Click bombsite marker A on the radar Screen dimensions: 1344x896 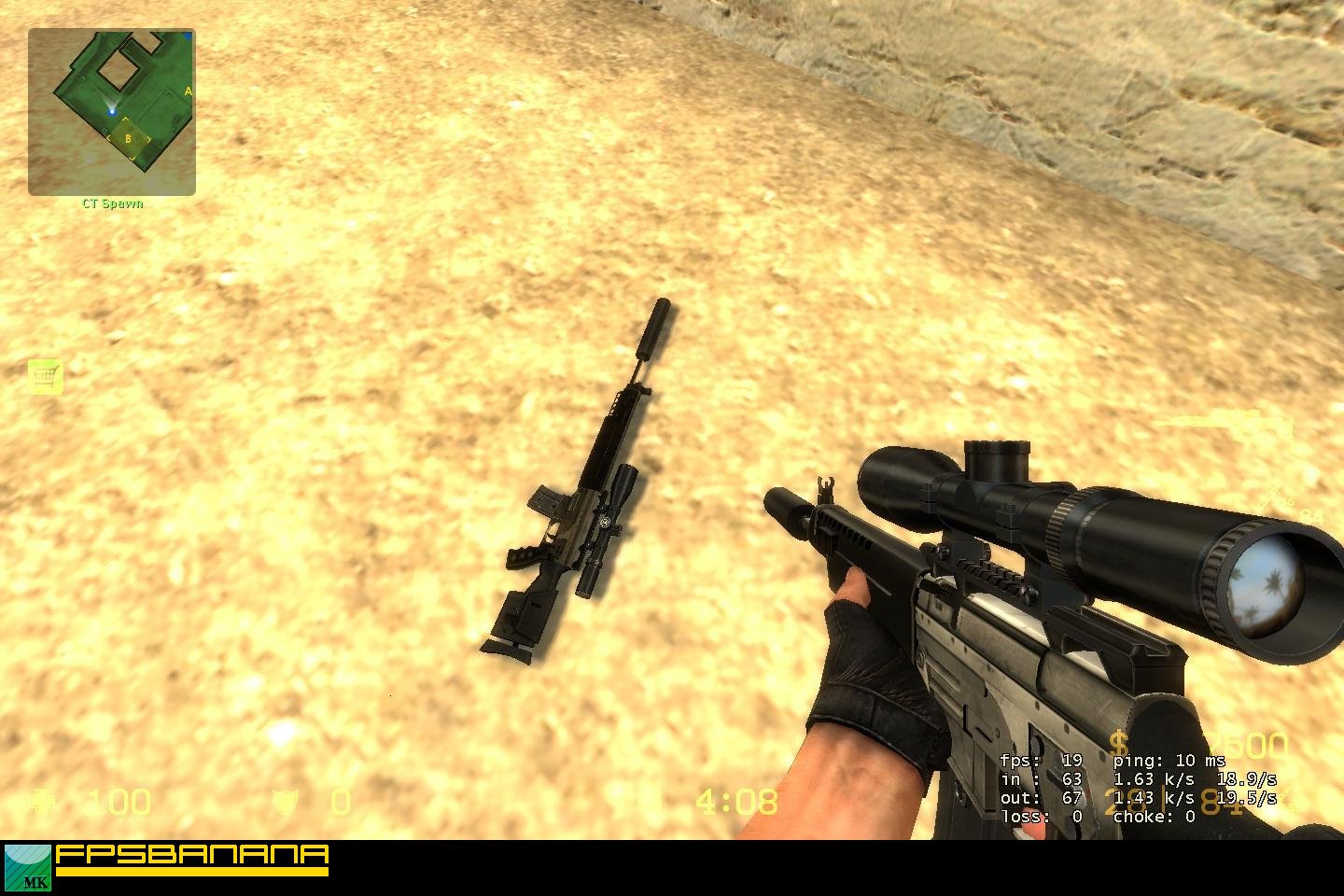click(x=189, y=91)
